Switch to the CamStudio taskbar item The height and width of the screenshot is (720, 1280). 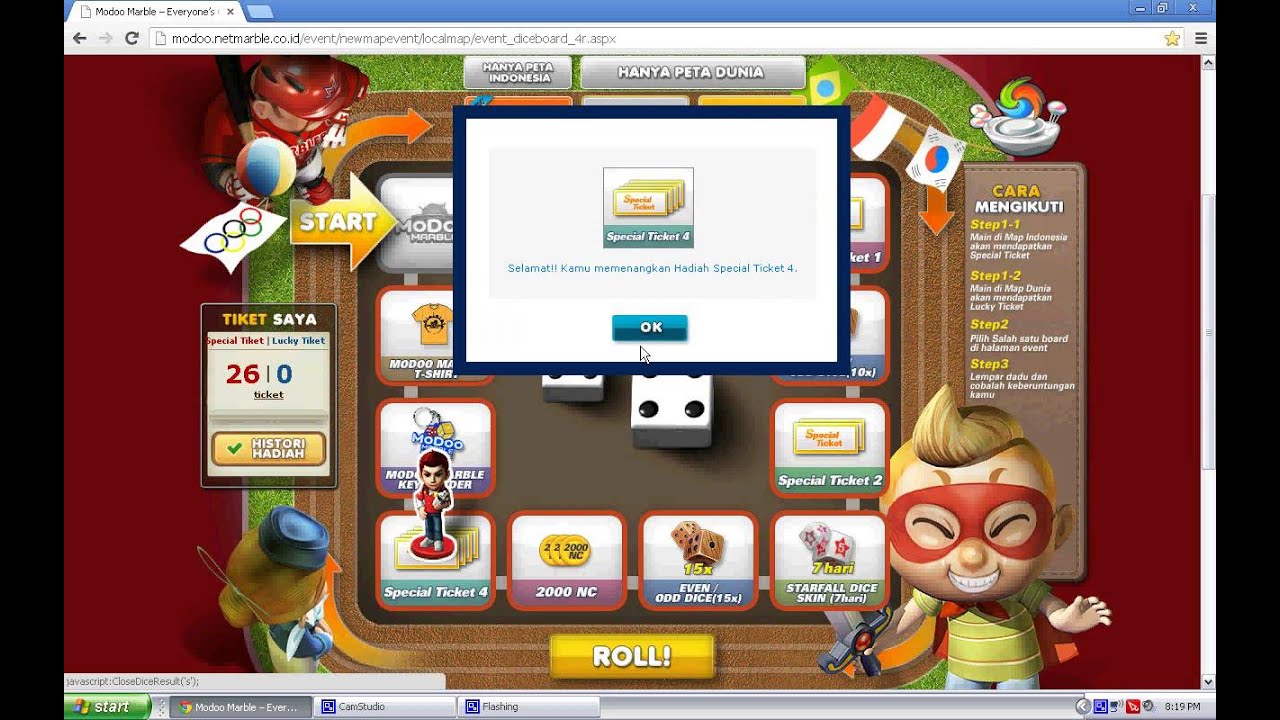383,706
